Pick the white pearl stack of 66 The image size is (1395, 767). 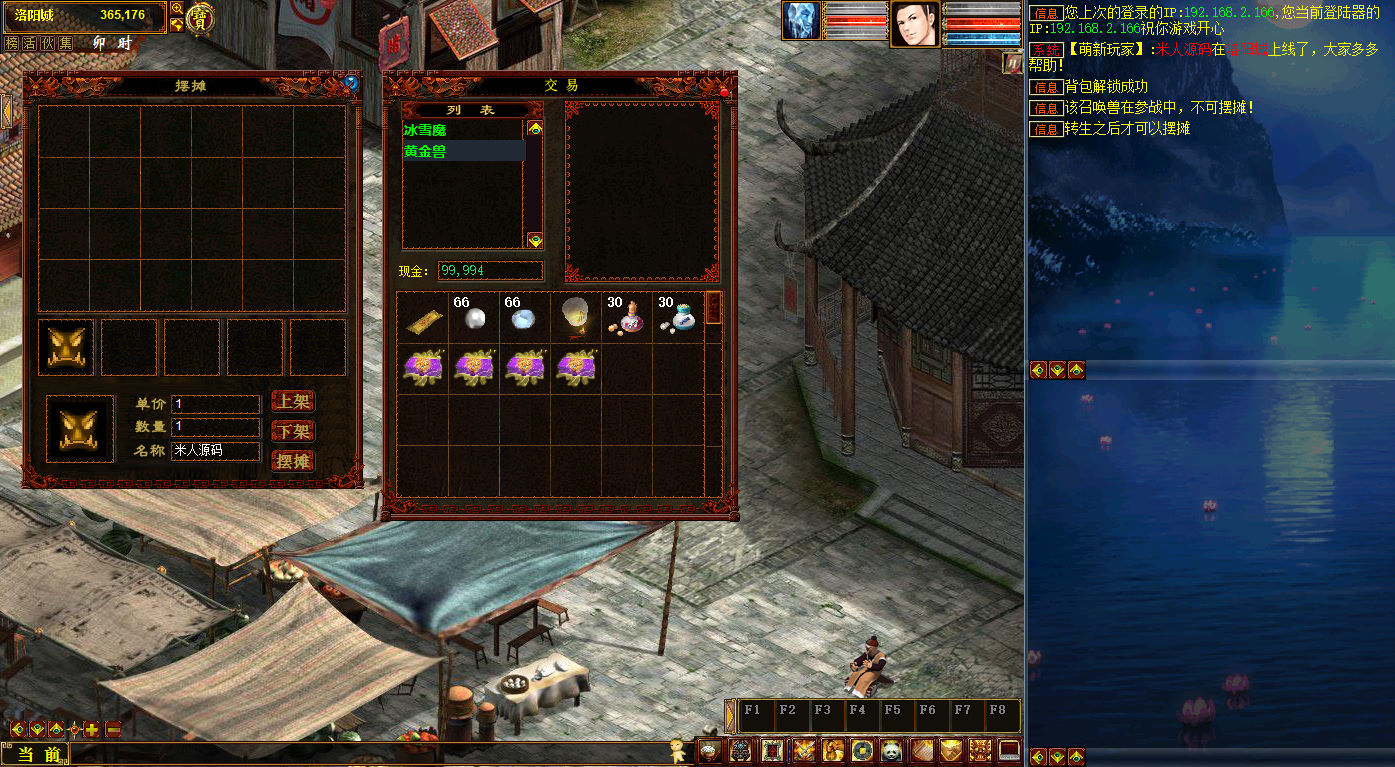(473, 319)
